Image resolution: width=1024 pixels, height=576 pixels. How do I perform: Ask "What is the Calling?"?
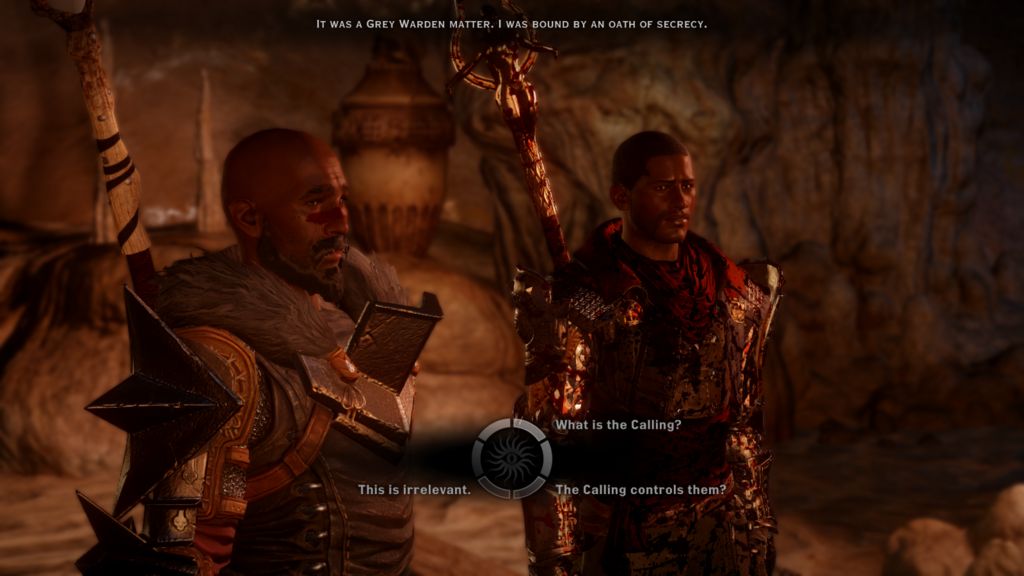(x=618, y=425)
